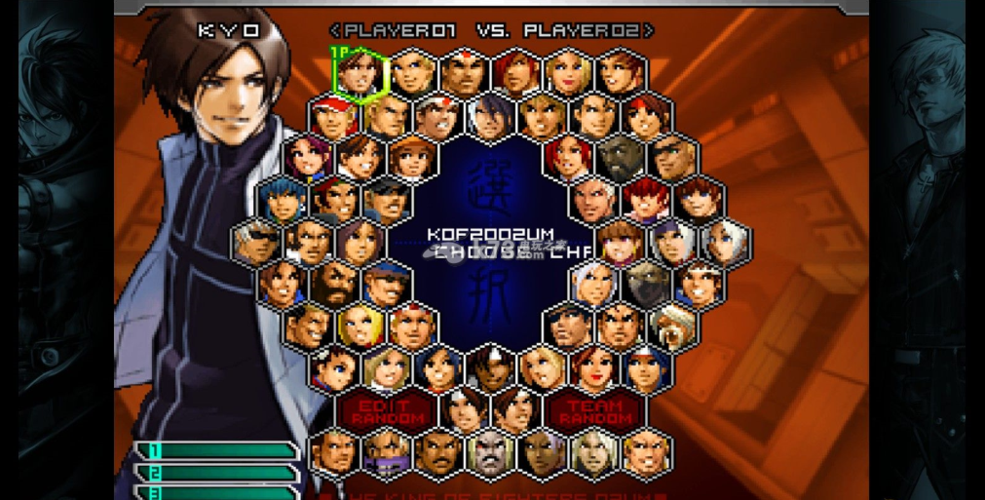Pick K' with white hair and sunglasses

[x=255, y=242]
